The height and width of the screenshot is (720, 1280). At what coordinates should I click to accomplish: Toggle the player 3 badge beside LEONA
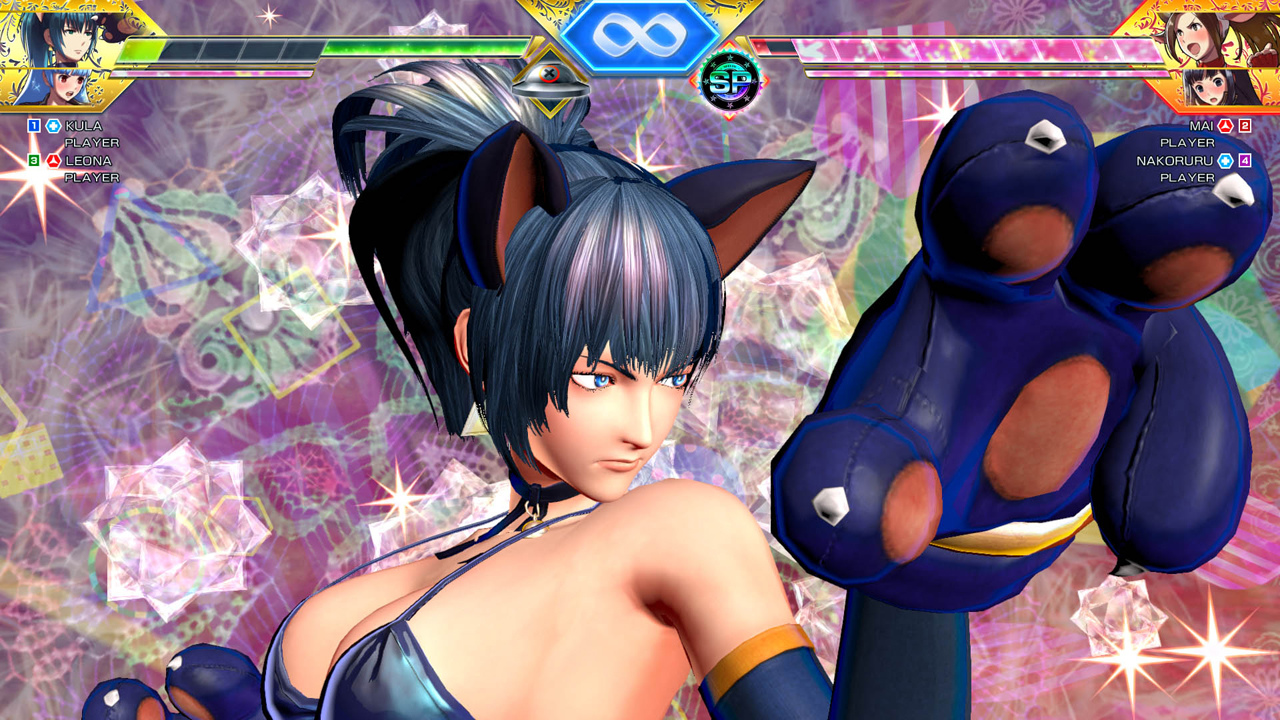point(32,160)
